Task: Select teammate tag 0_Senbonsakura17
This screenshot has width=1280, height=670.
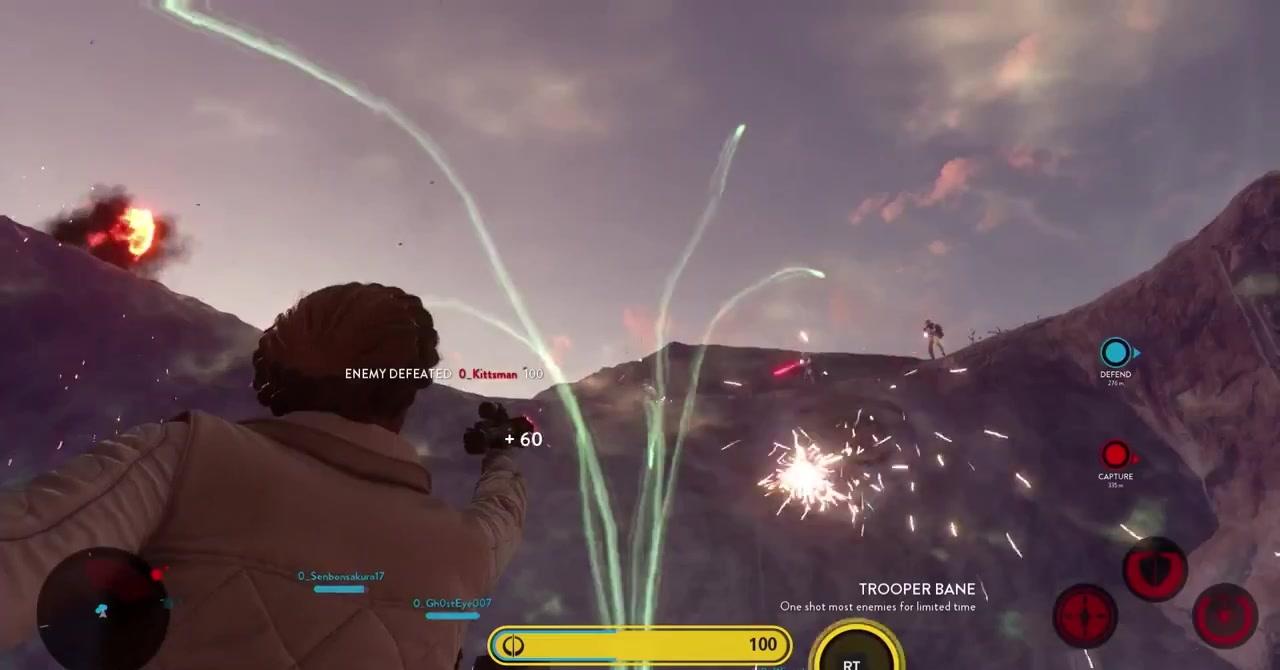Action: tap(340, 577)
